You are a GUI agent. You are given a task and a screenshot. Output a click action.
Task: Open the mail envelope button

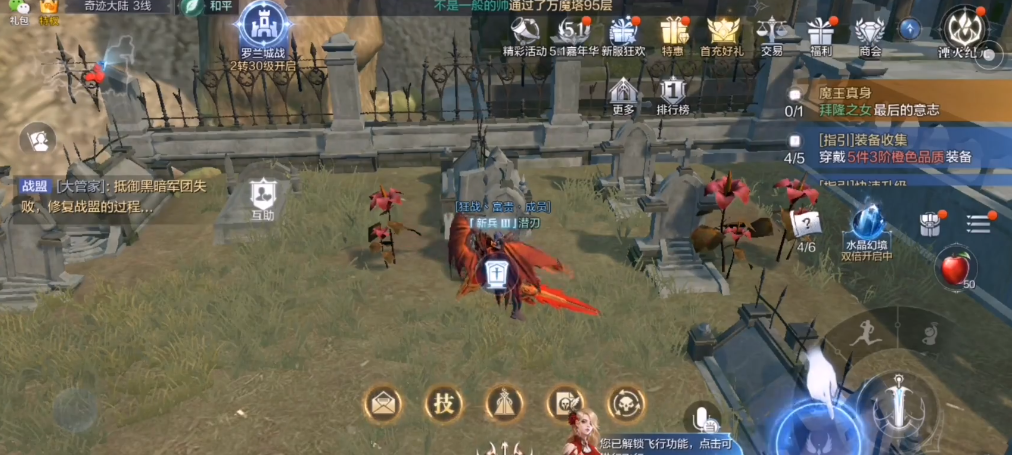383,403
